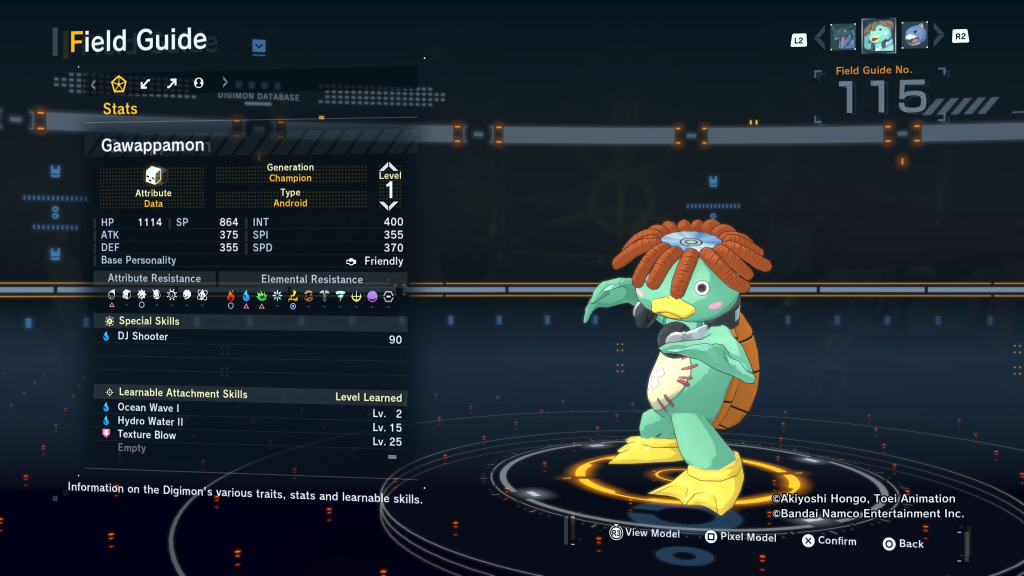Go Back from the Field Guide
The width and height of the screenshot is (1024, 576).
[x=903, y=544]
